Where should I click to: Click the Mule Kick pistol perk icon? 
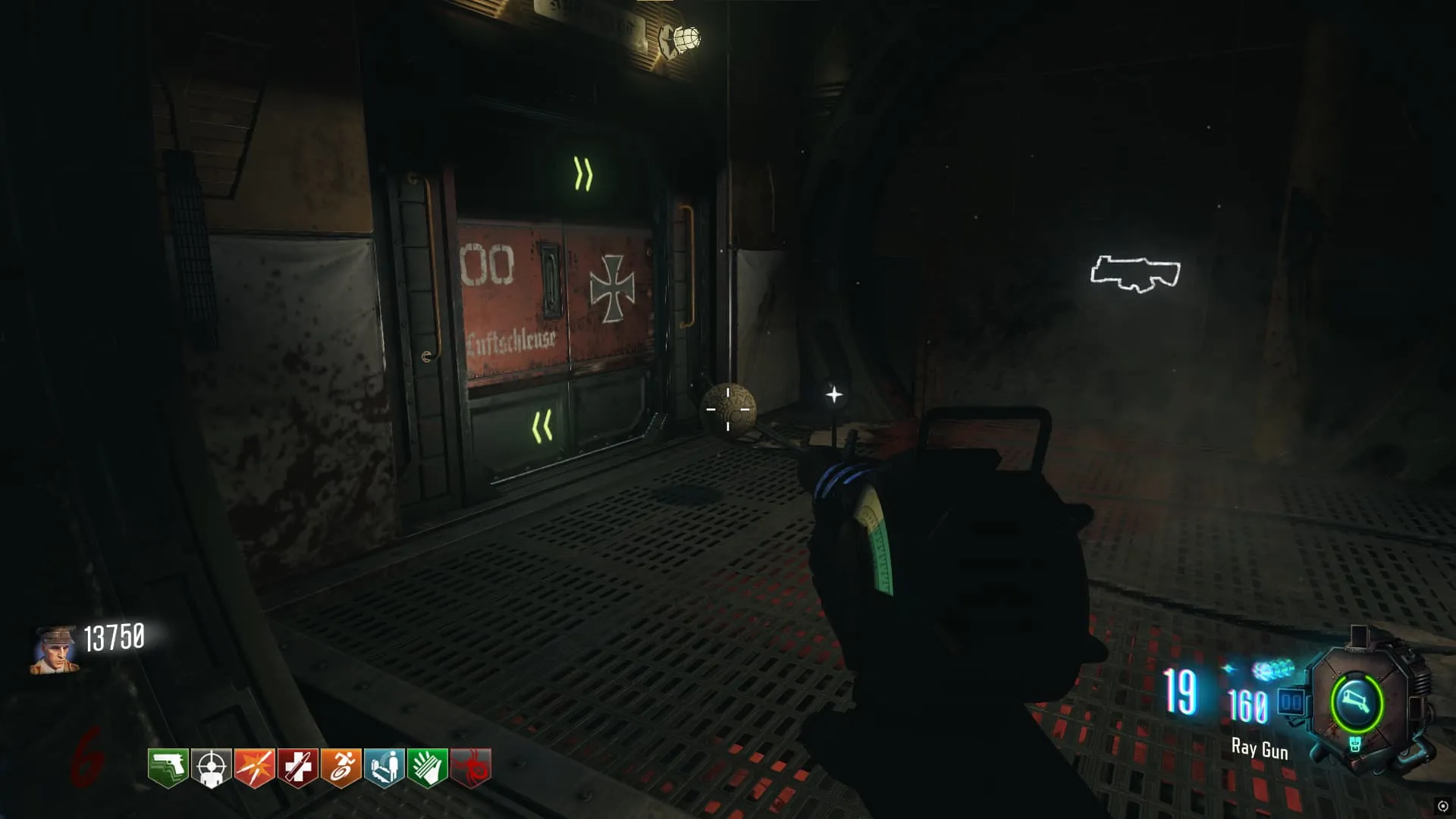coord(168,768)
